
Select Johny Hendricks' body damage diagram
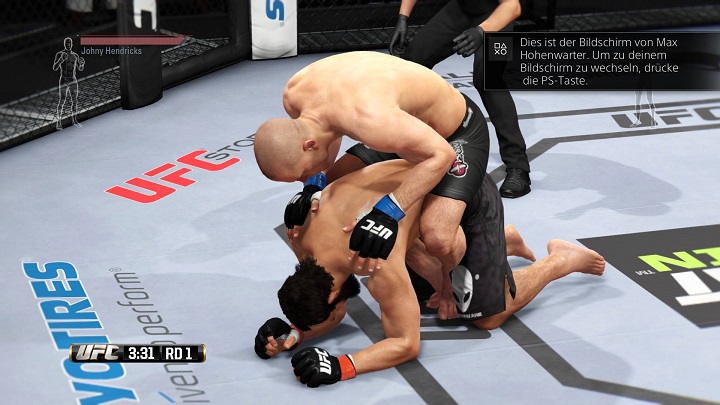[68, 82]
